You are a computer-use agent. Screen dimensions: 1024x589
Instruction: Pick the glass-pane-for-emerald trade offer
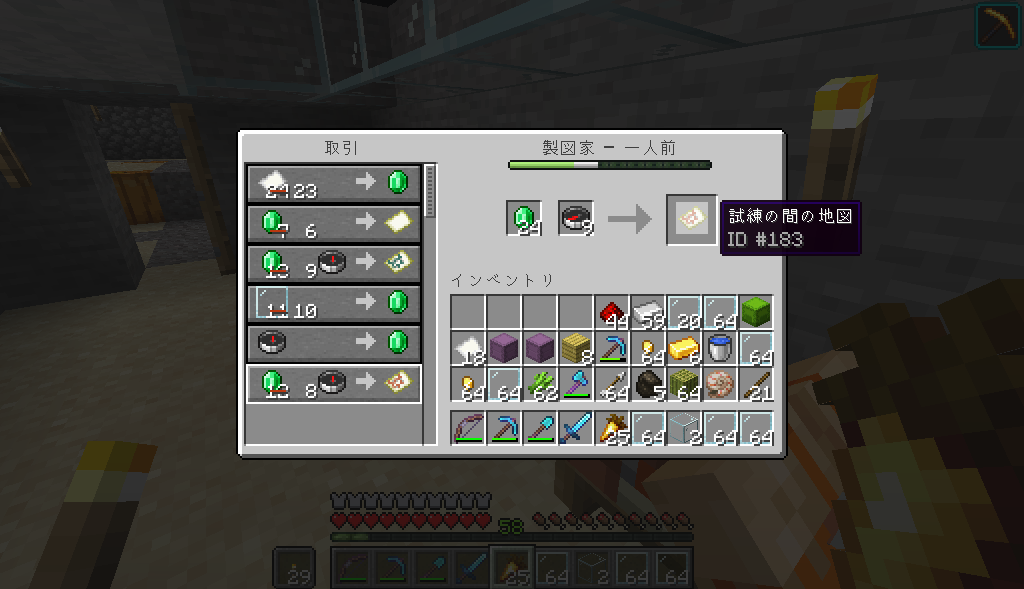(333, 302)
